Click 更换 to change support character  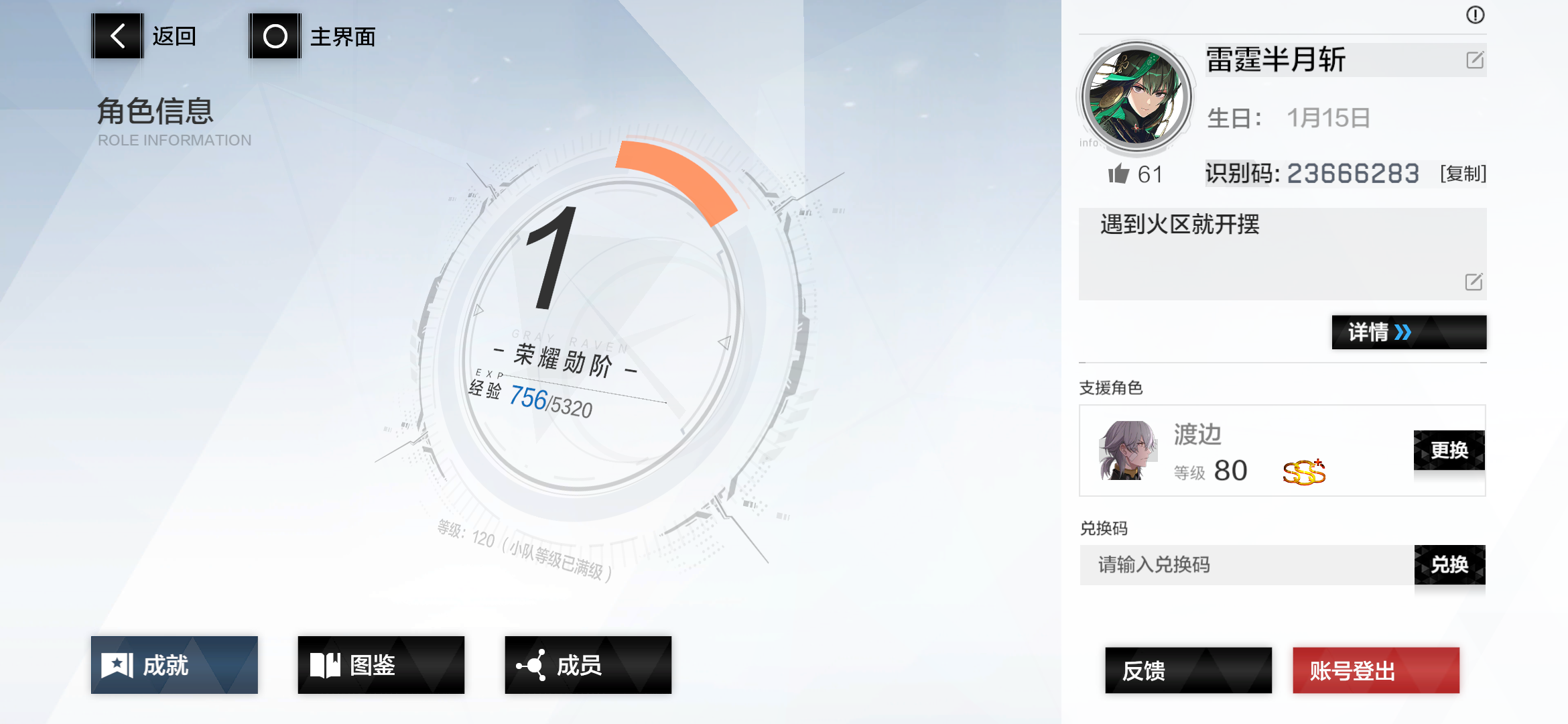pos(1449,450)
